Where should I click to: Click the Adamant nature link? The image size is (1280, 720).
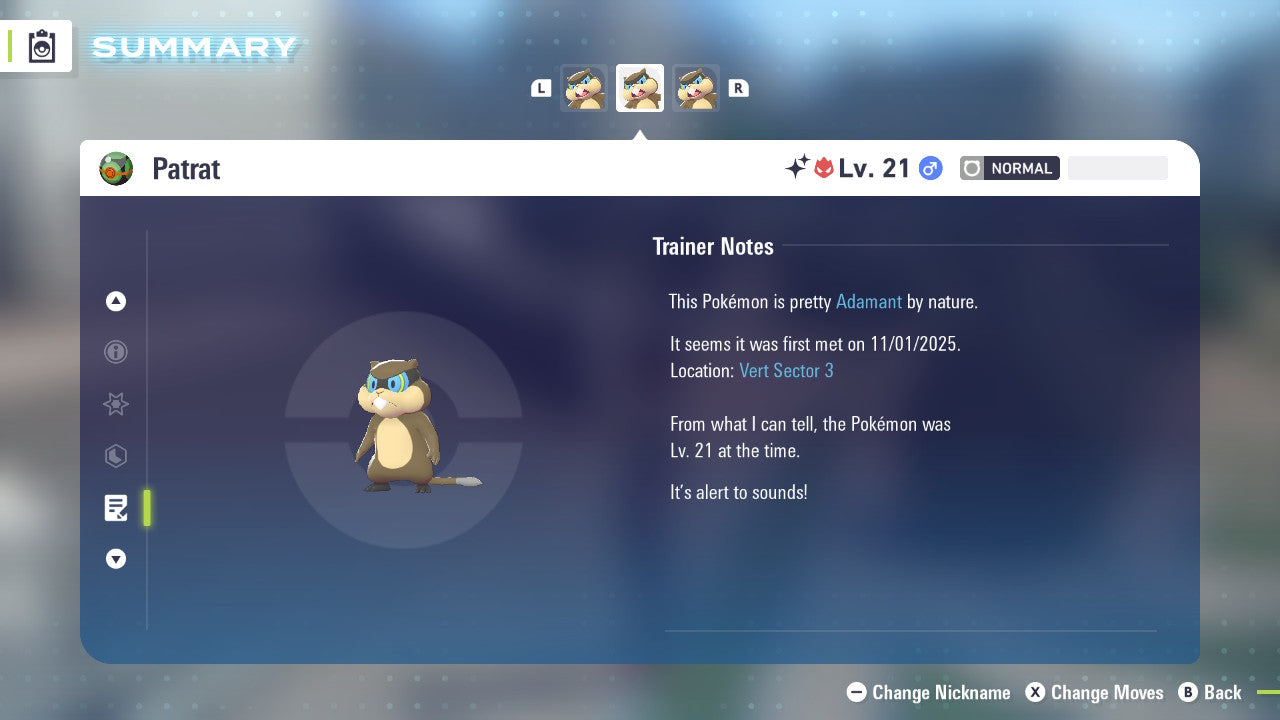(869, 301)
